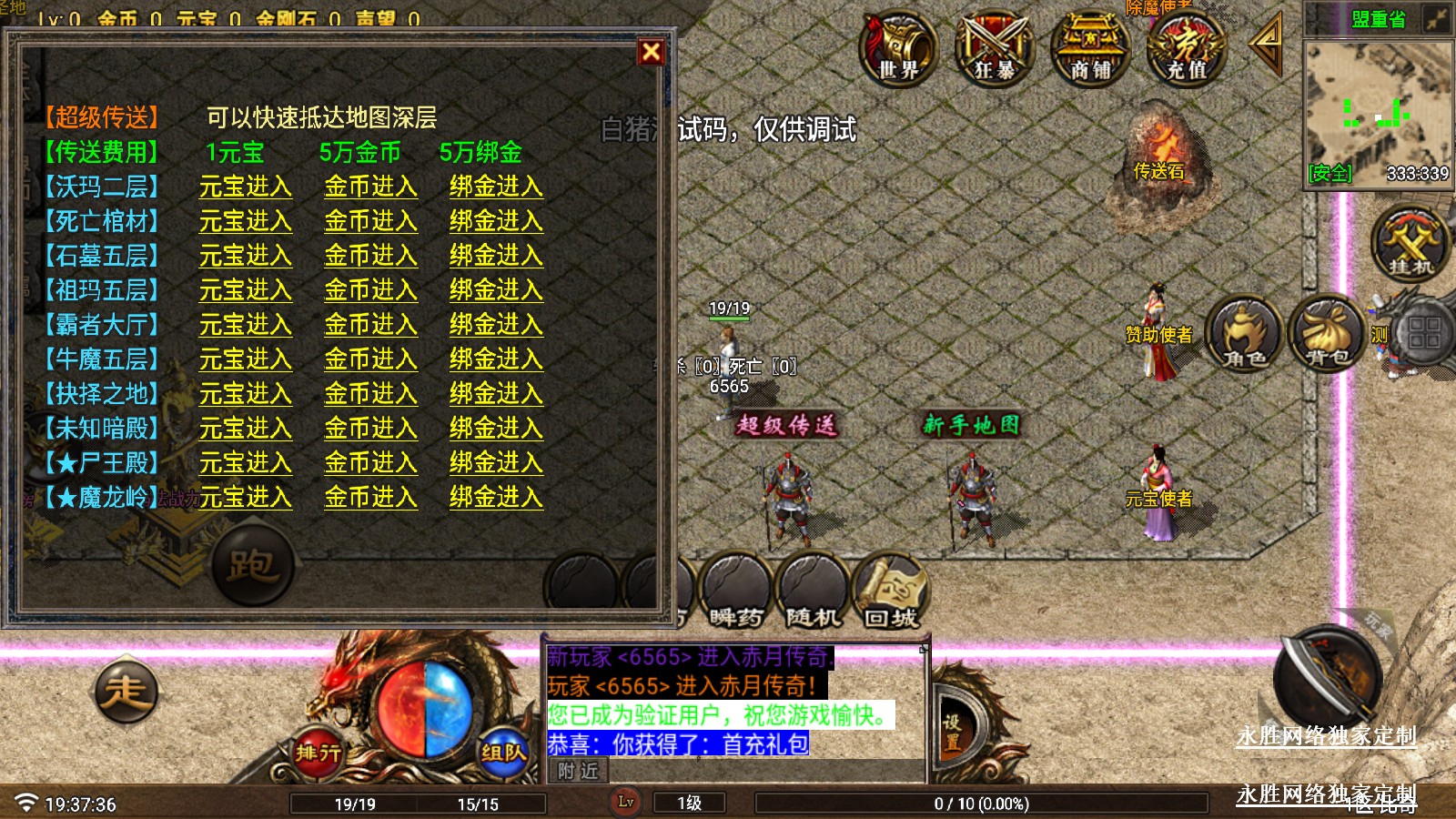Viewport: 1456px width, 819px height.
Task: Enter 死亡棺材 using 金币
Action: pyautogui.click(x=370, y=221)
